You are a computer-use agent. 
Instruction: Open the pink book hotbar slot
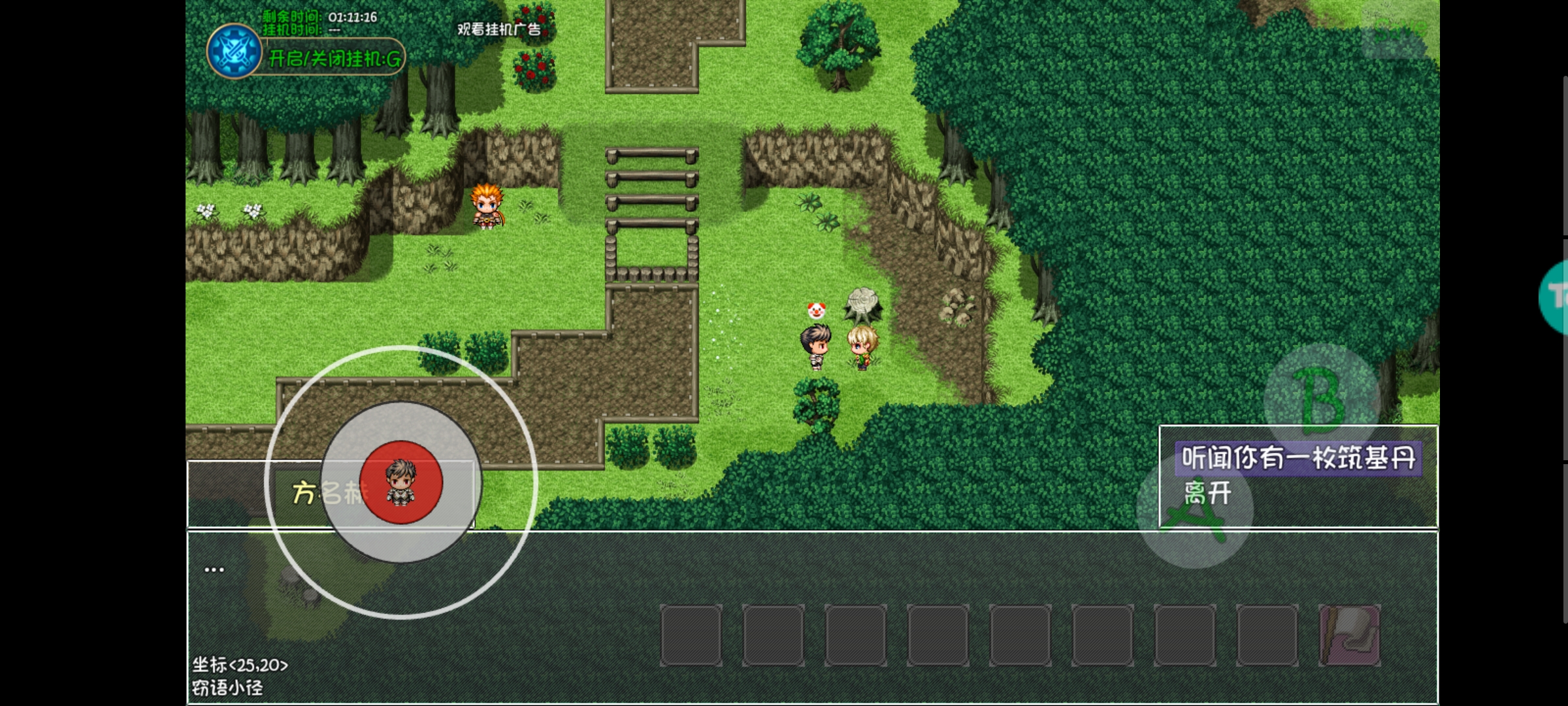tap(1349, 635)
